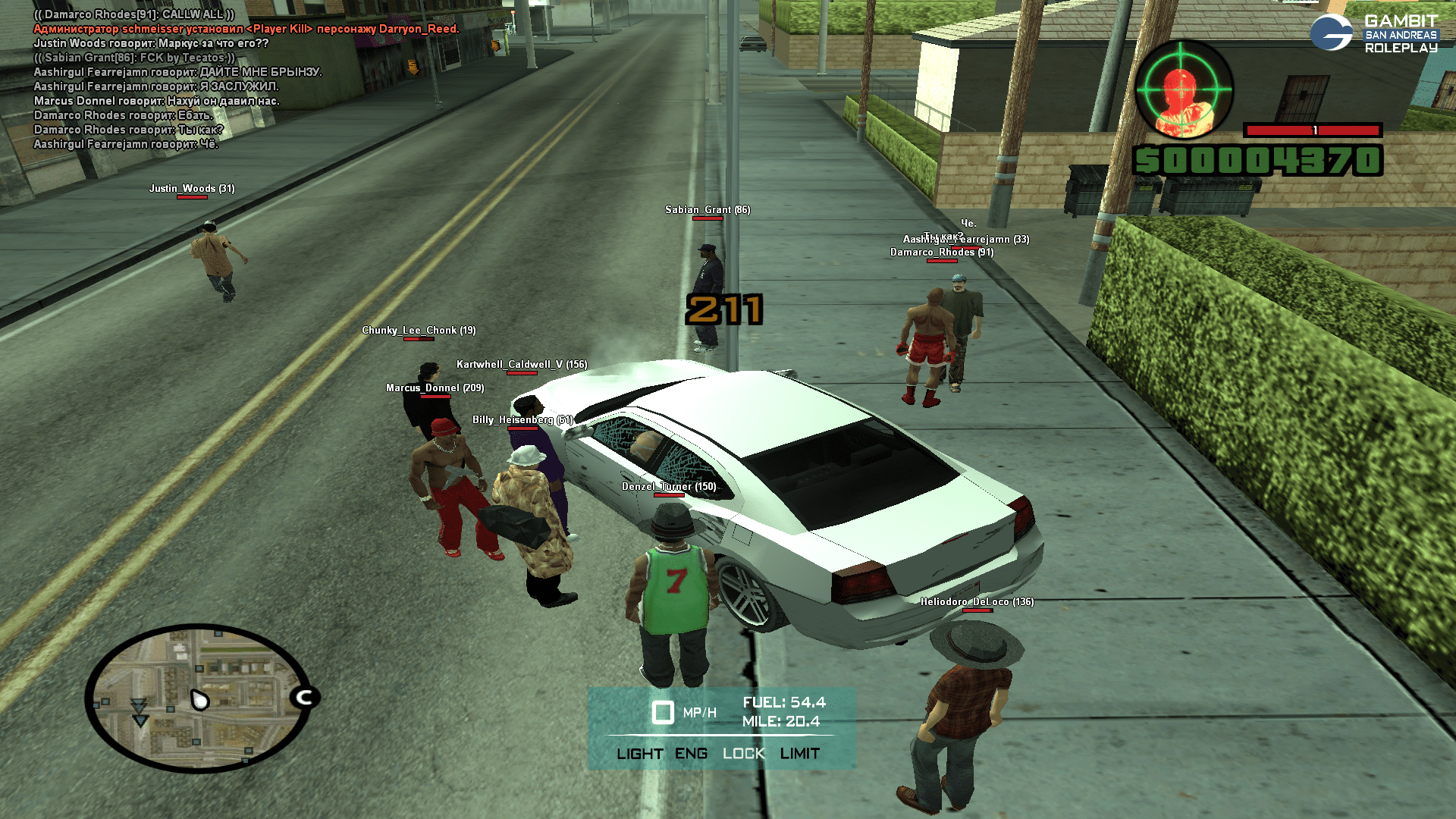
Task: Select the white C marker on the minimap
Action: (x=305, y=697)
